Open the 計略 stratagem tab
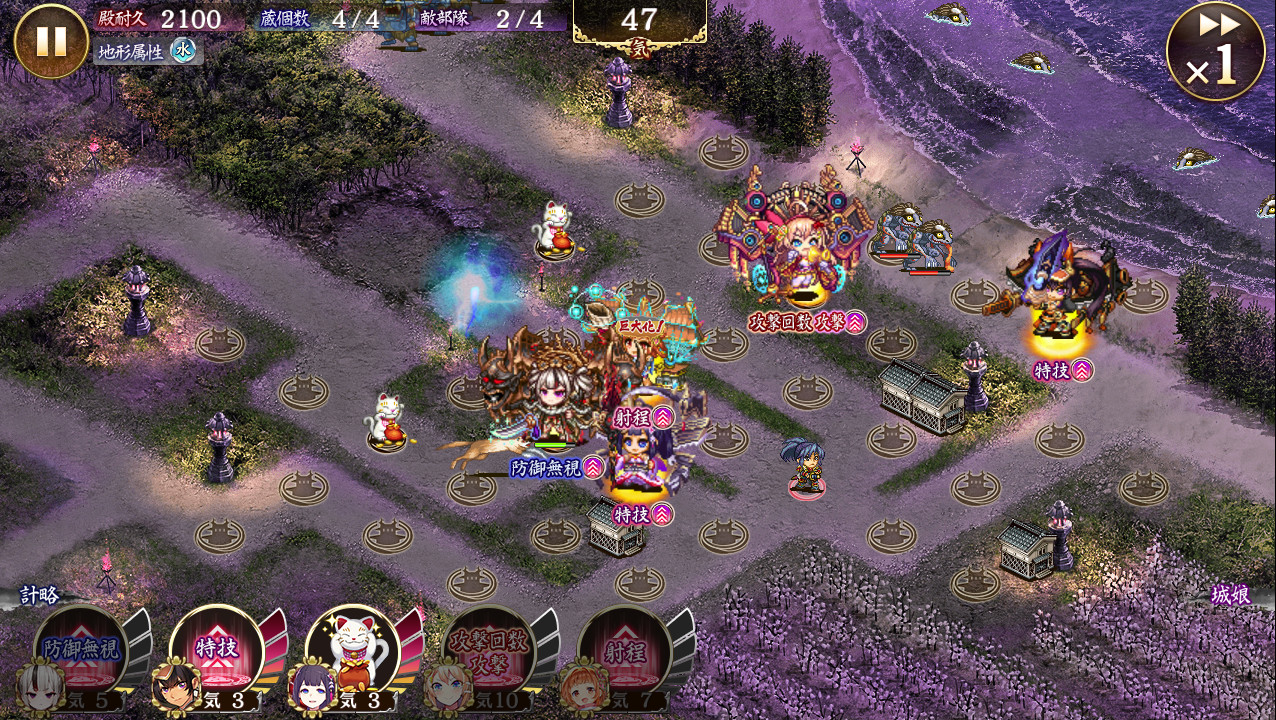 pyautogui.click(x=40, y=595)
